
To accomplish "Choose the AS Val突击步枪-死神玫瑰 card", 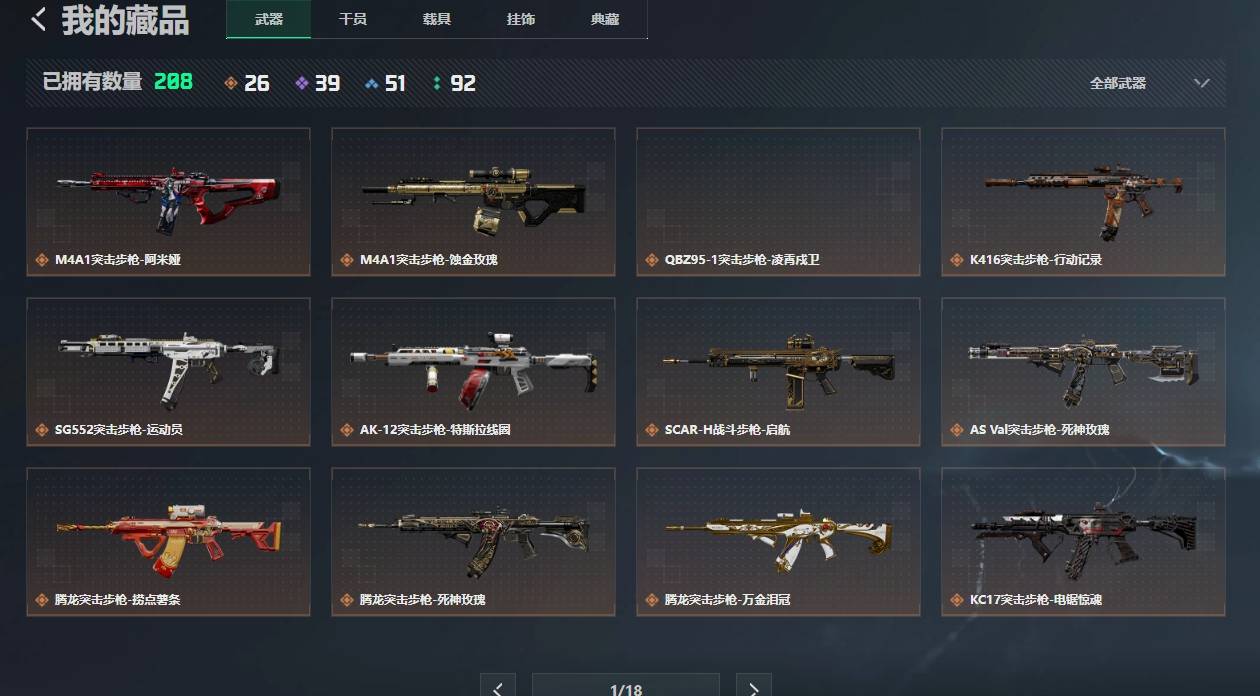I will [x=1083, y=371].
